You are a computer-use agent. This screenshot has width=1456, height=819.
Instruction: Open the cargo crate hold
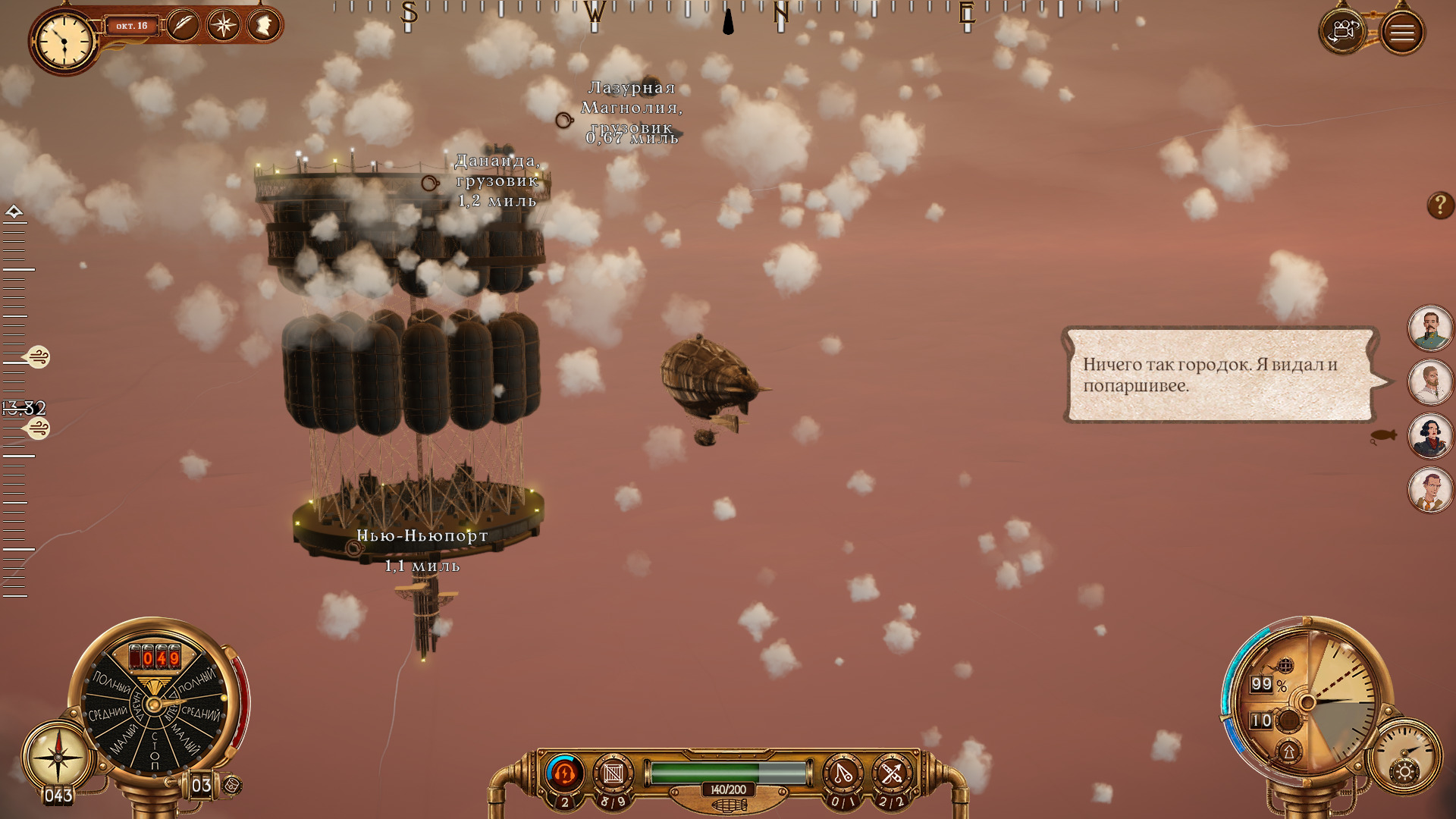pos(613,774)
